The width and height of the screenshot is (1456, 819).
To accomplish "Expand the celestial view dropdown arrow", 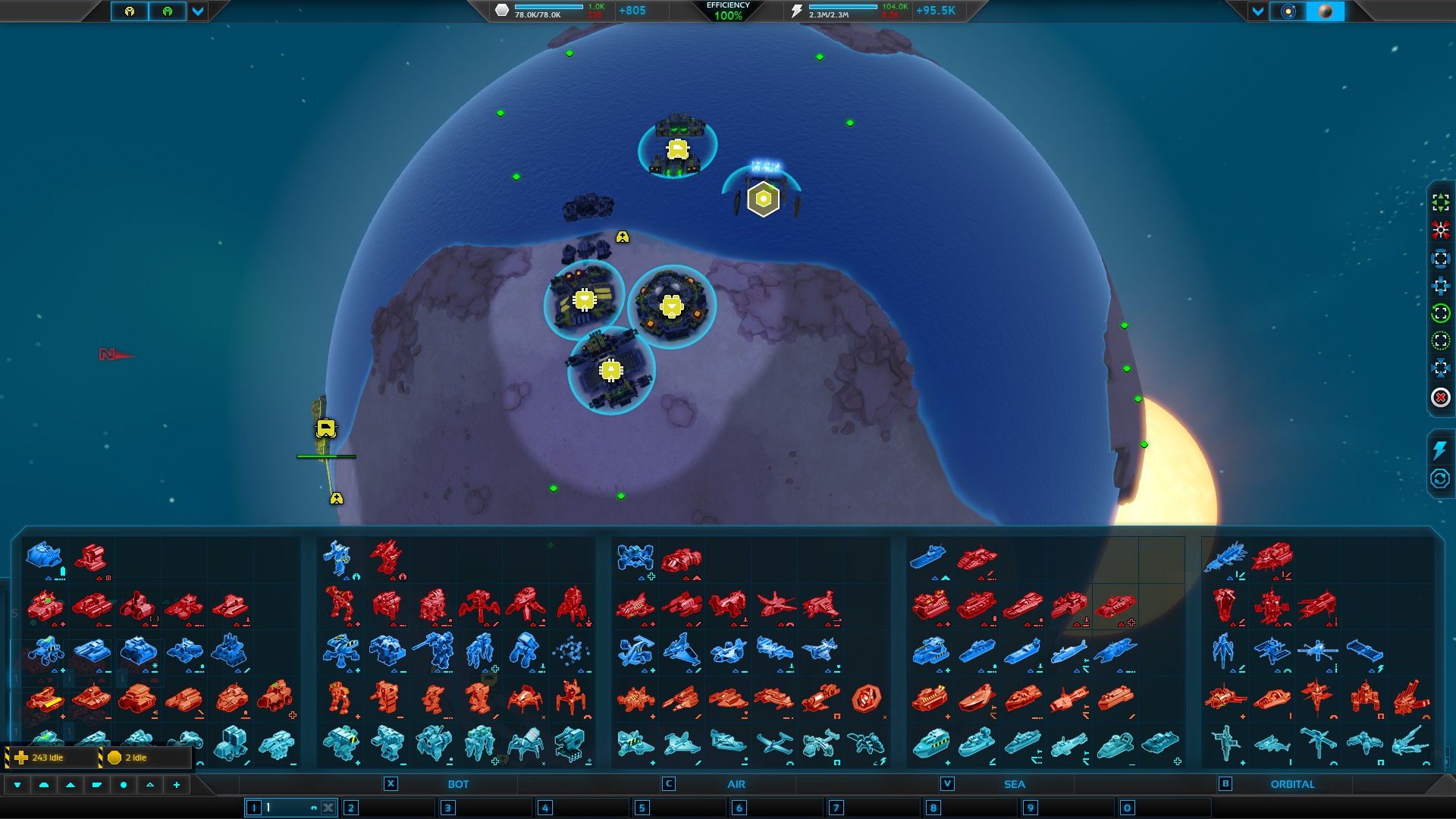I will [x=1258, y=11].
